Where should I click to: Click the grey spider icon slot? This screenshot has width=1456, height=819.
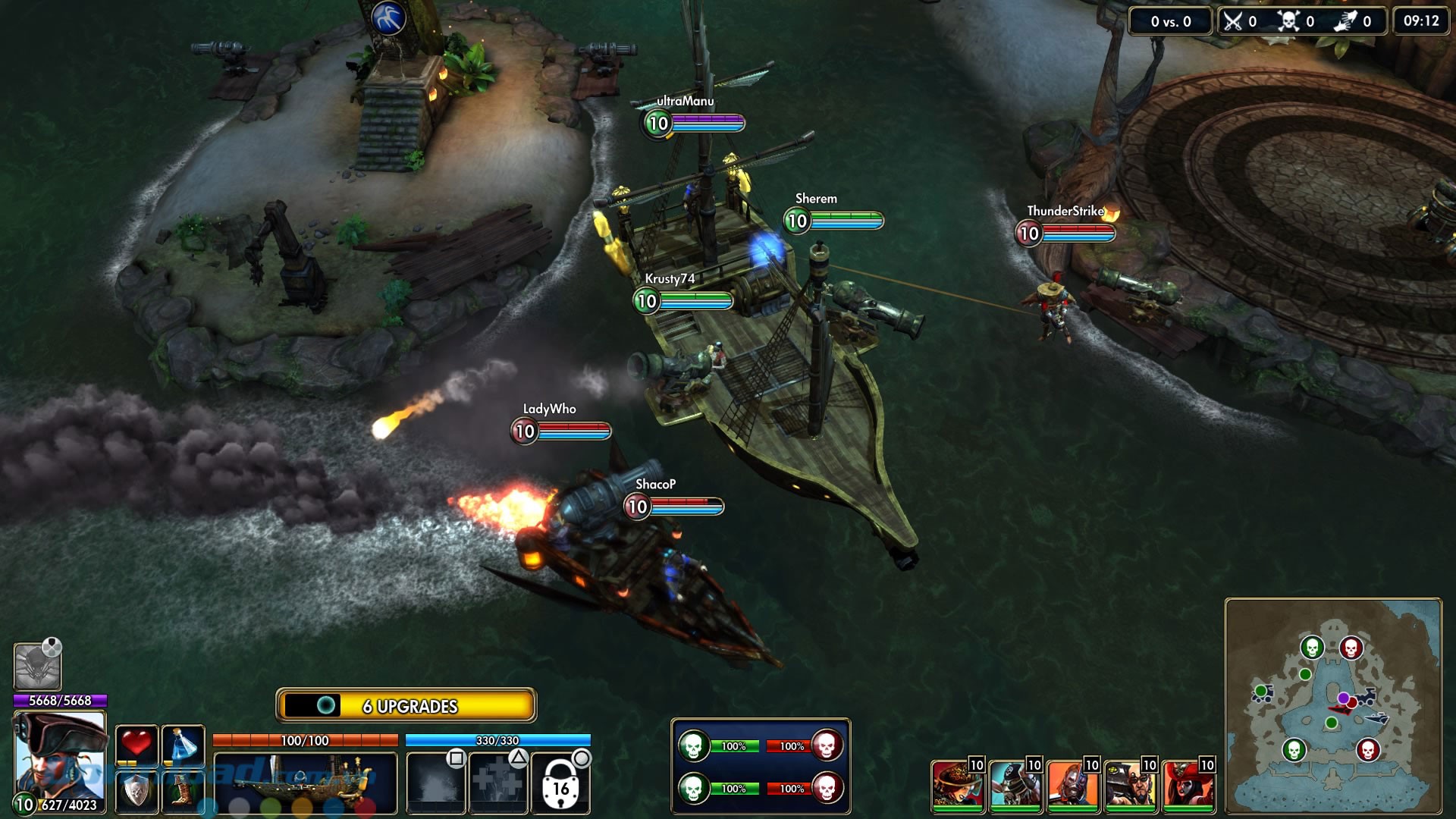pyautogui.click(x=36, y=666)
